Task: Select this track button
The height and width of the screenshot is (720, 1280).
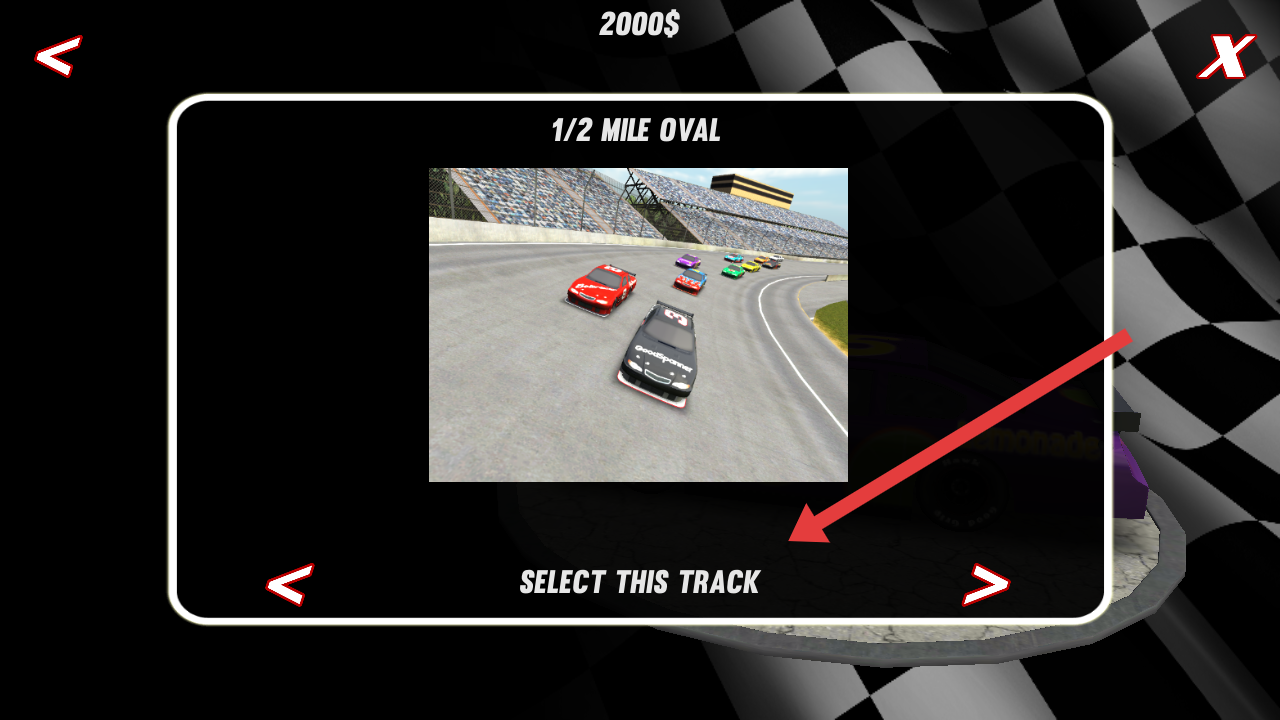Action: click(x=639, y=582)
